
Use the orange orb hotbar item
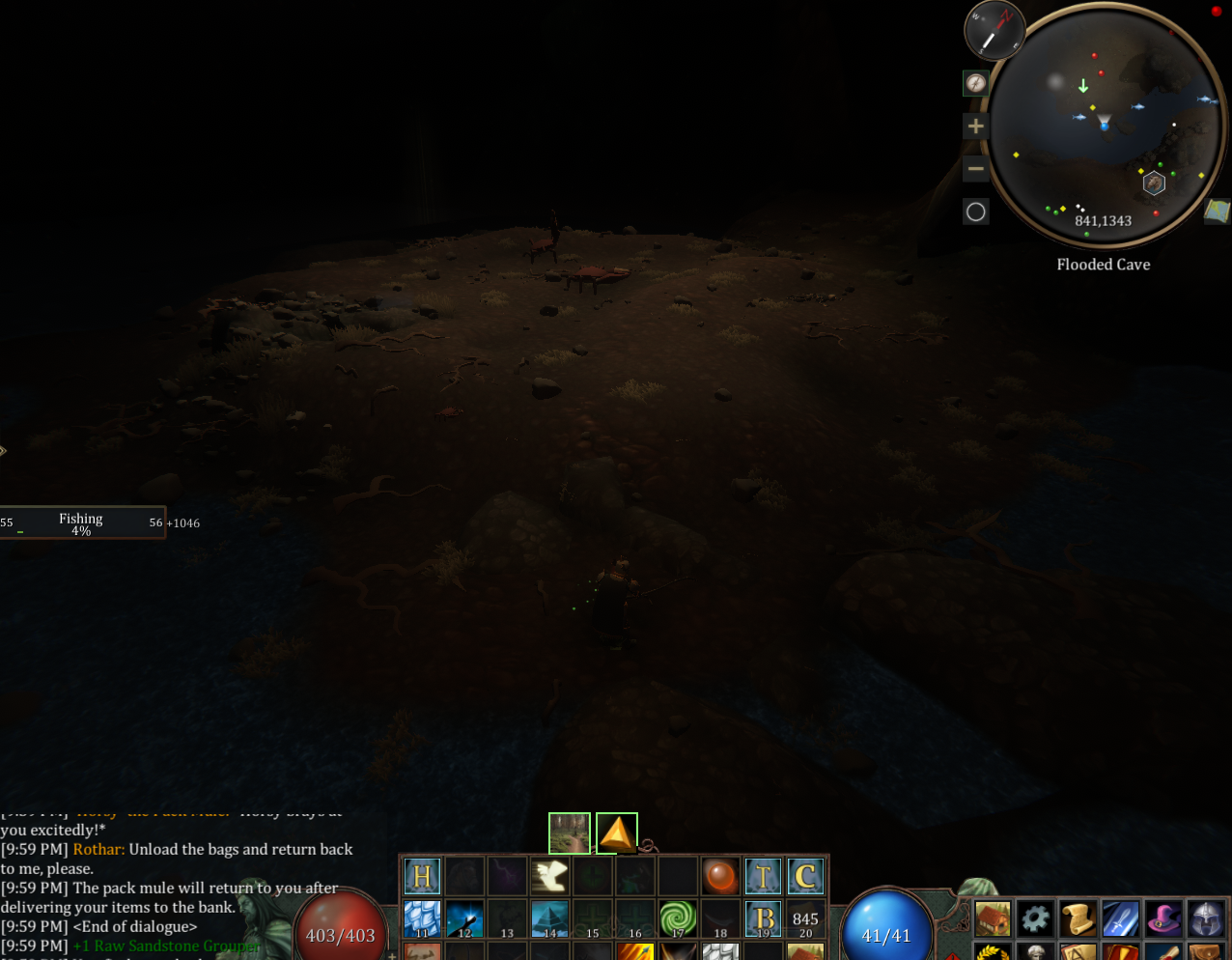[720, 877]
